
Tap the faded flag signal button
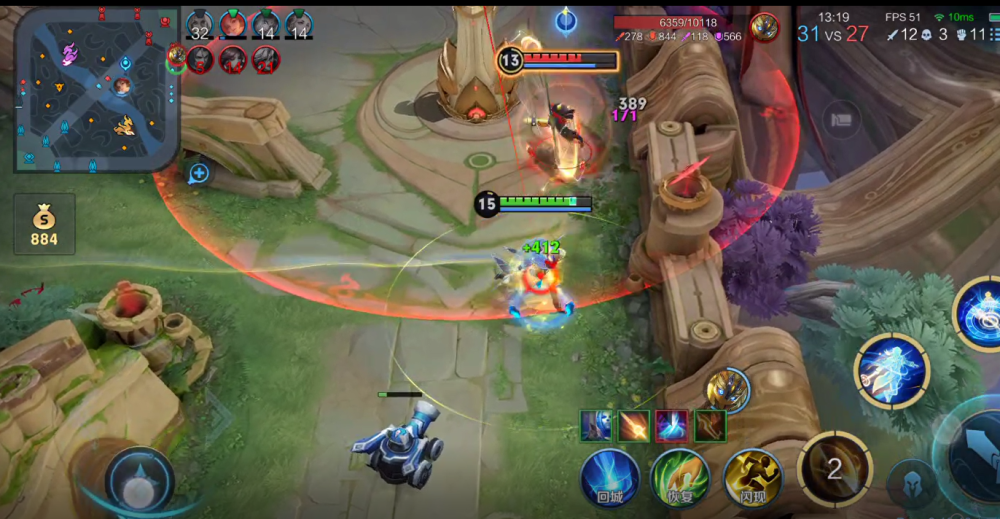(842, 120)
